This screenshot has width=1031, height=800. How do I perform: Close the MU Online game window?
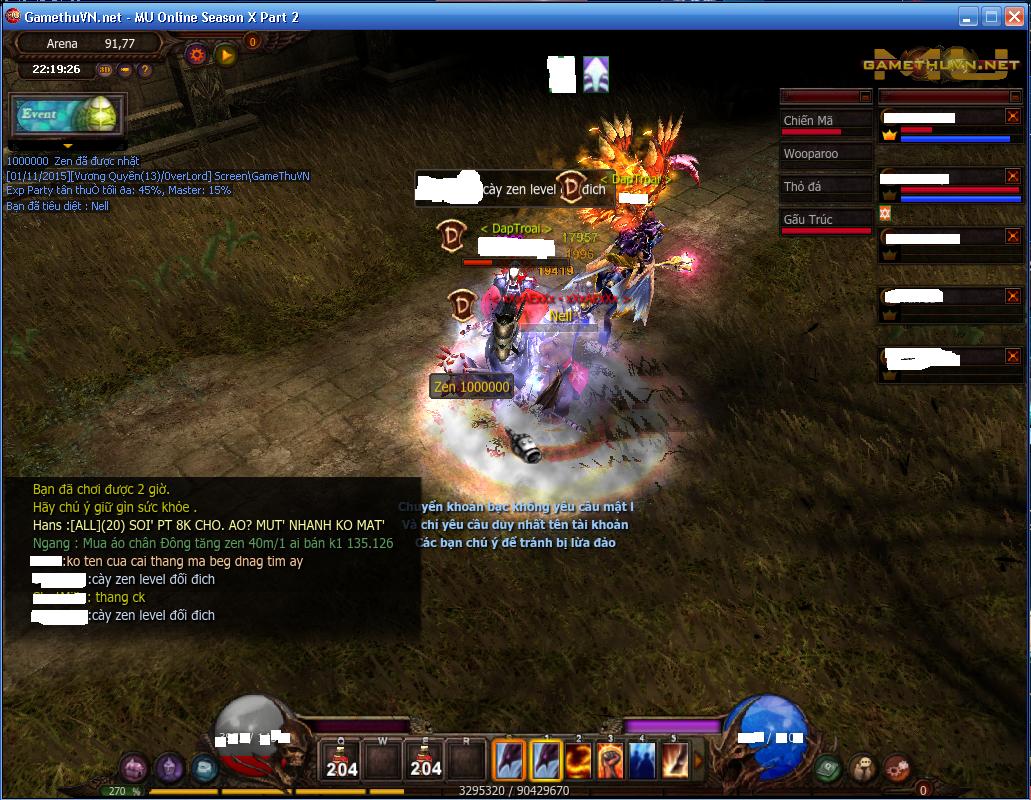tap(1013, 16)
